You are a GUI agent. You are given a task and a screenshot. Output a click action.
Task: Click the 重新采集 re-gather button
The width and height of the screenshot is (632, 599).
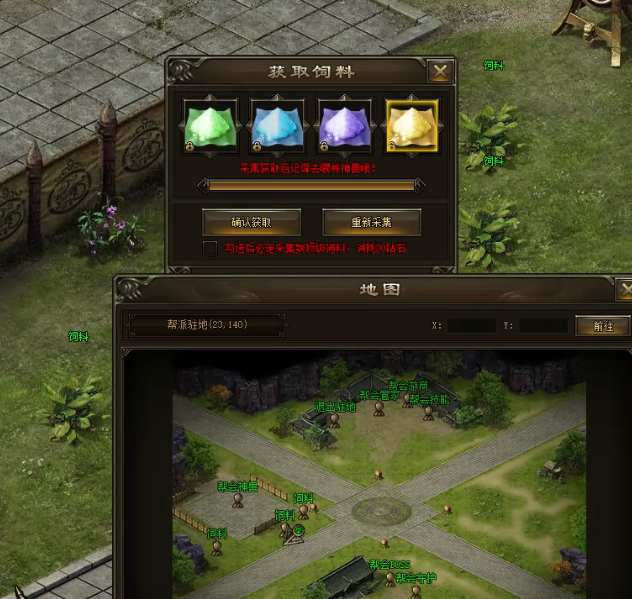tap(371, 221)
